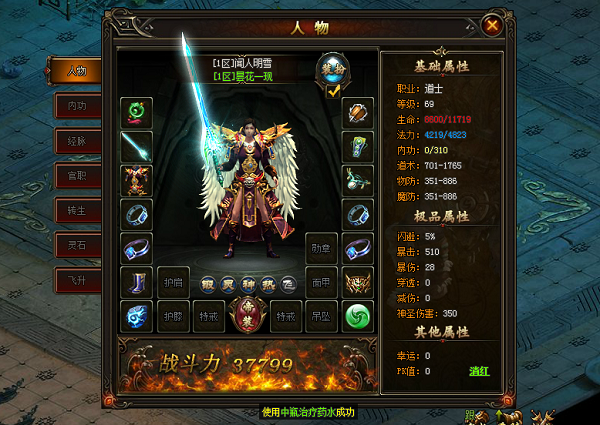The height and width of the screenshot is (425, 600).
Task: Select the red armor equipment slot
Action: tap(136, 180)
